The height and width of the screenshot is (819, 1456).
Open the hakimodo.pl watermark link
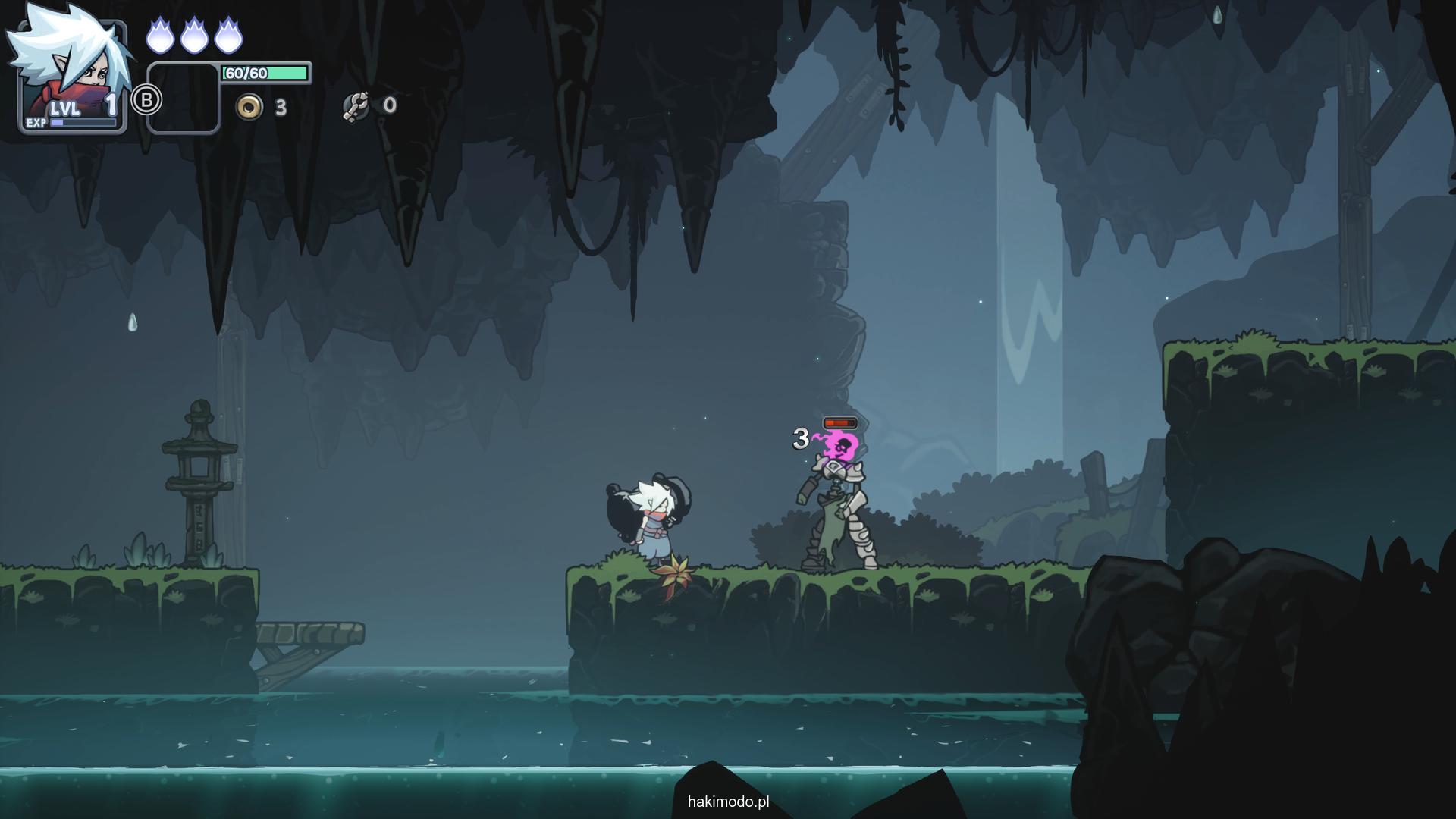tap(728, 802)
